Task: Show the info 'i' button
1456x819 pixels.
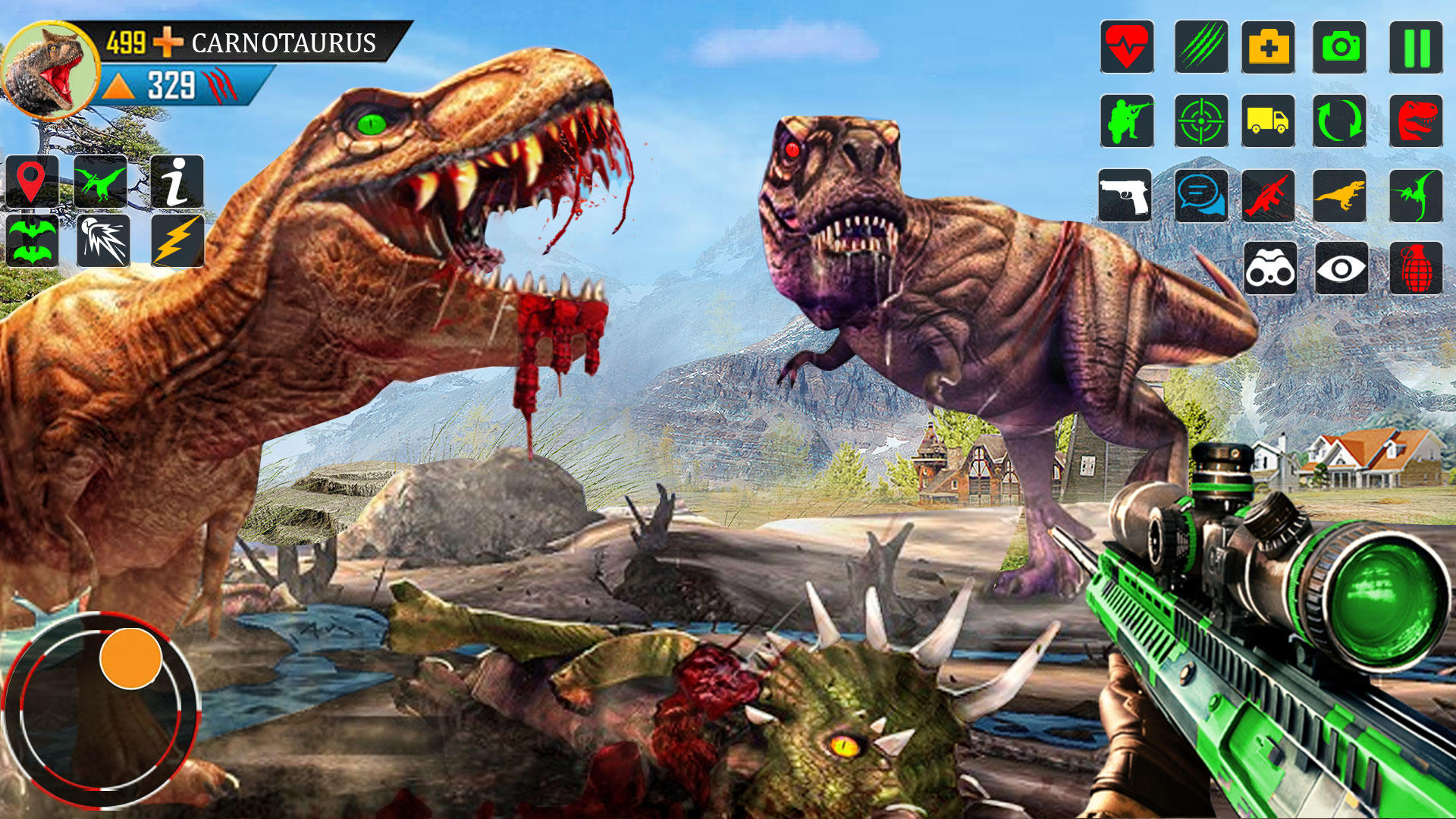Action: click(x=177, y=182)
